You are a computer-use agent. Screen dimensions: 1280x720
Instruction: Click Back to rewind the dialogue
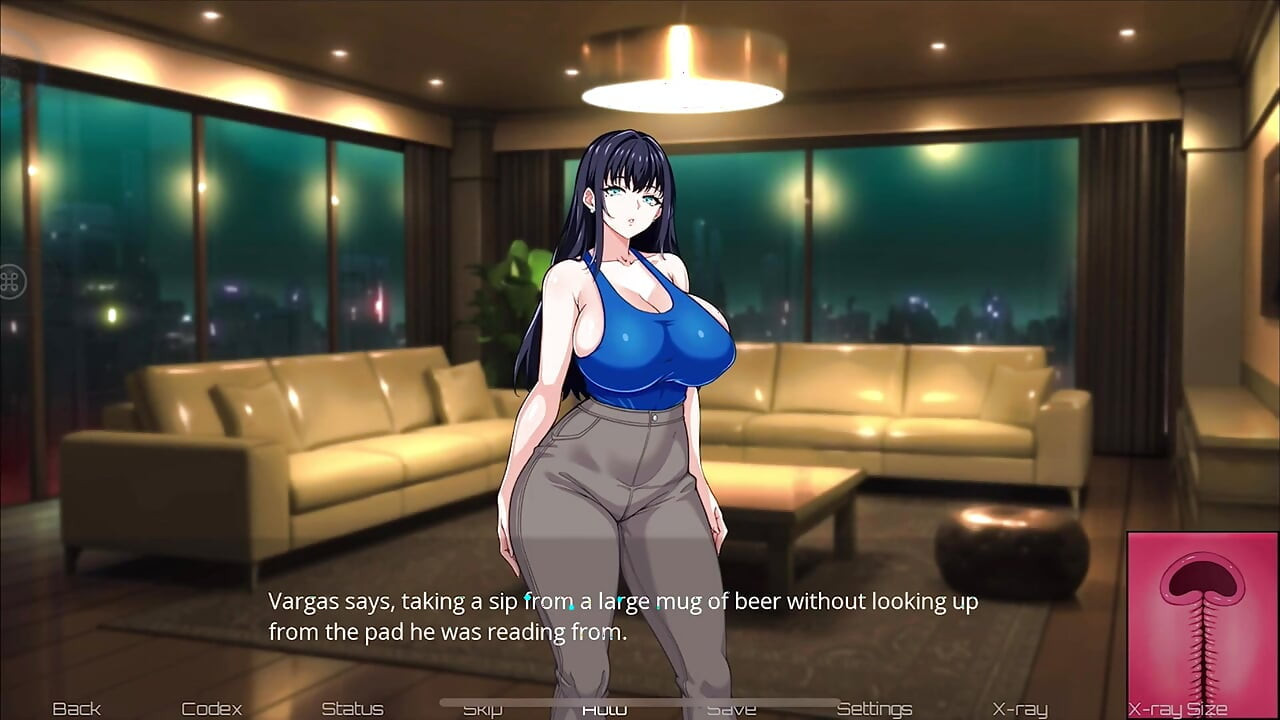tap(77, 708)
